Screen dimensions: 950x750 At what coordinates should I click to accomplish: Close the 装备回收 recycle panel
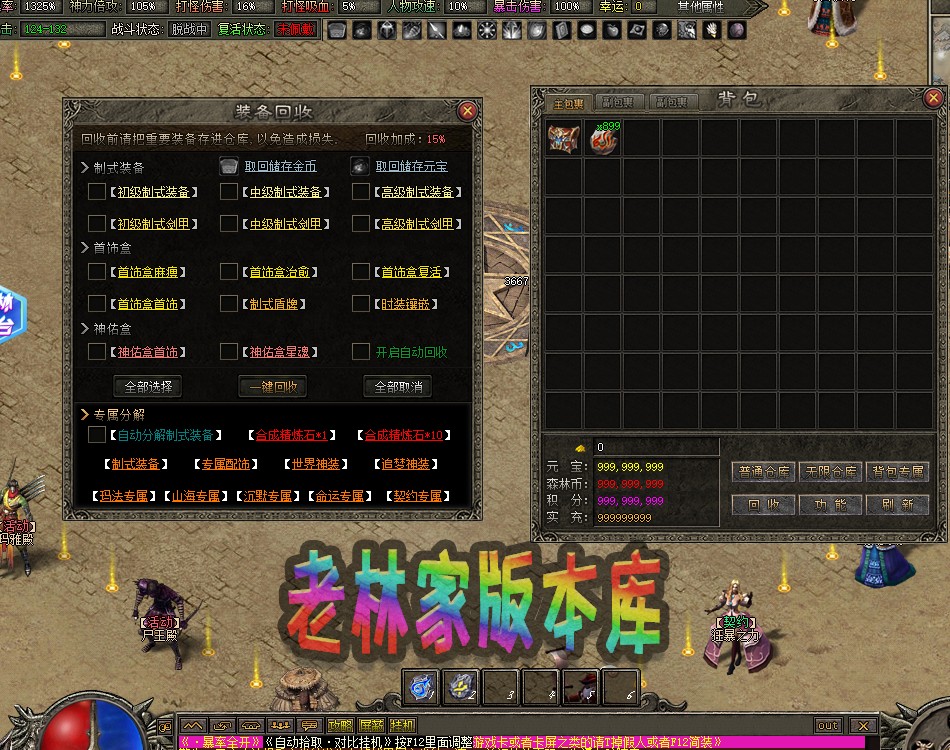466,111
